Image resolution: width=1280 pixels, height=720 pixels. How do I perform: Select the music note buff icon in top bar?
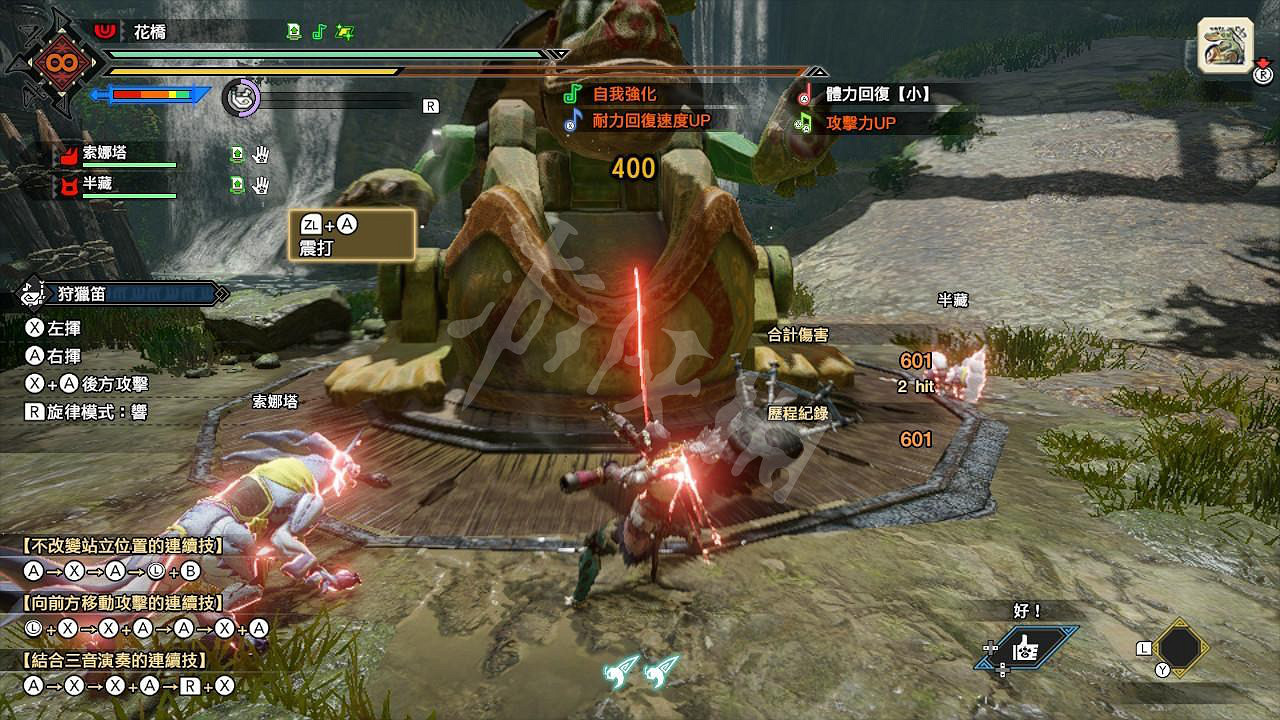[320, 31]
